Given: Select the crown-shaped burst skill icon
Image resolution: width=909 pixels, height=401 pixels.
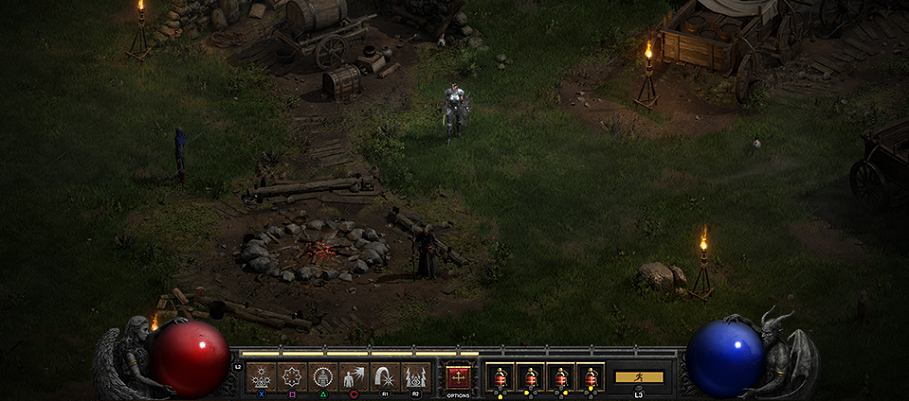Looking at the screenshot, I should click(x=262, y=377).
